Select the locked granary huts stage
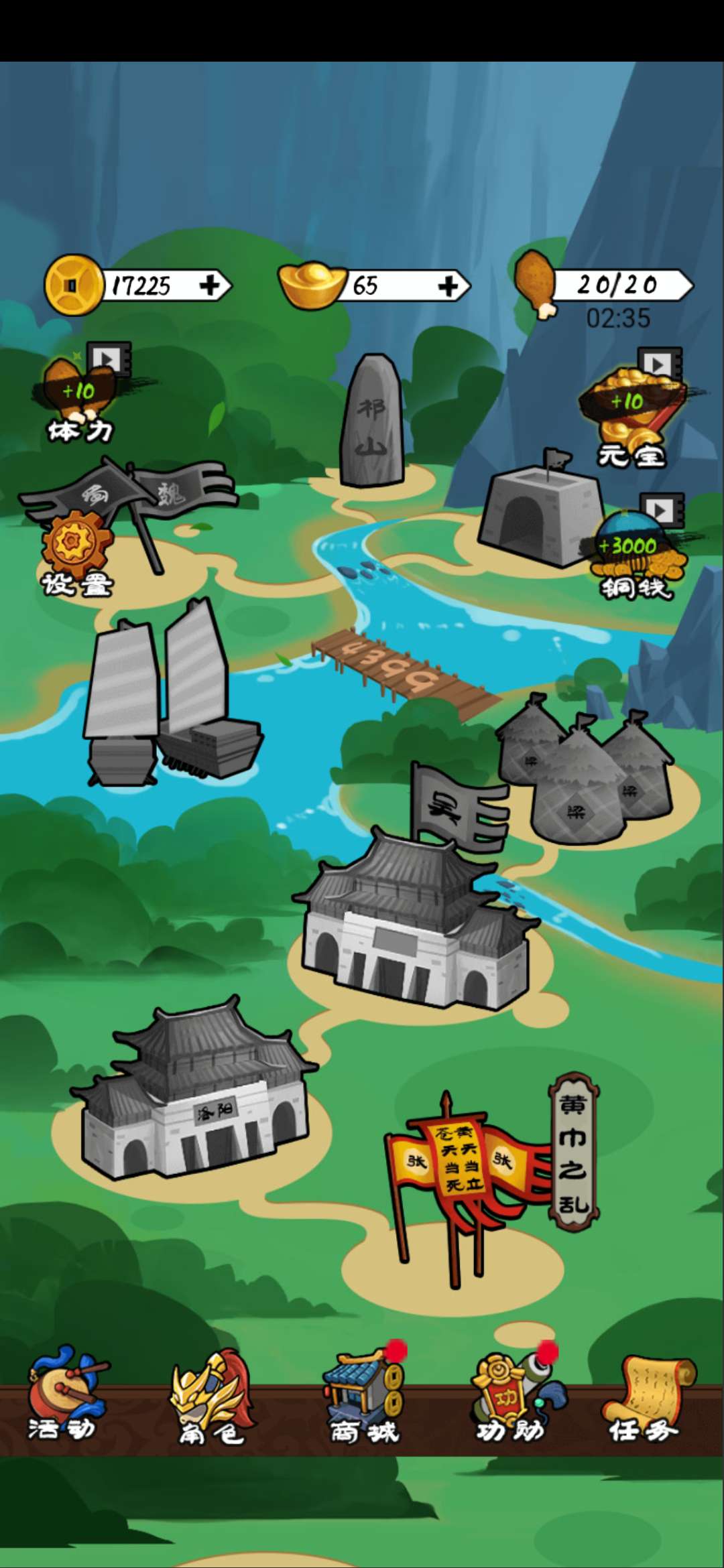Image resolution: width=724 pixels, height=1568 pixels. (x=583, y=771)
